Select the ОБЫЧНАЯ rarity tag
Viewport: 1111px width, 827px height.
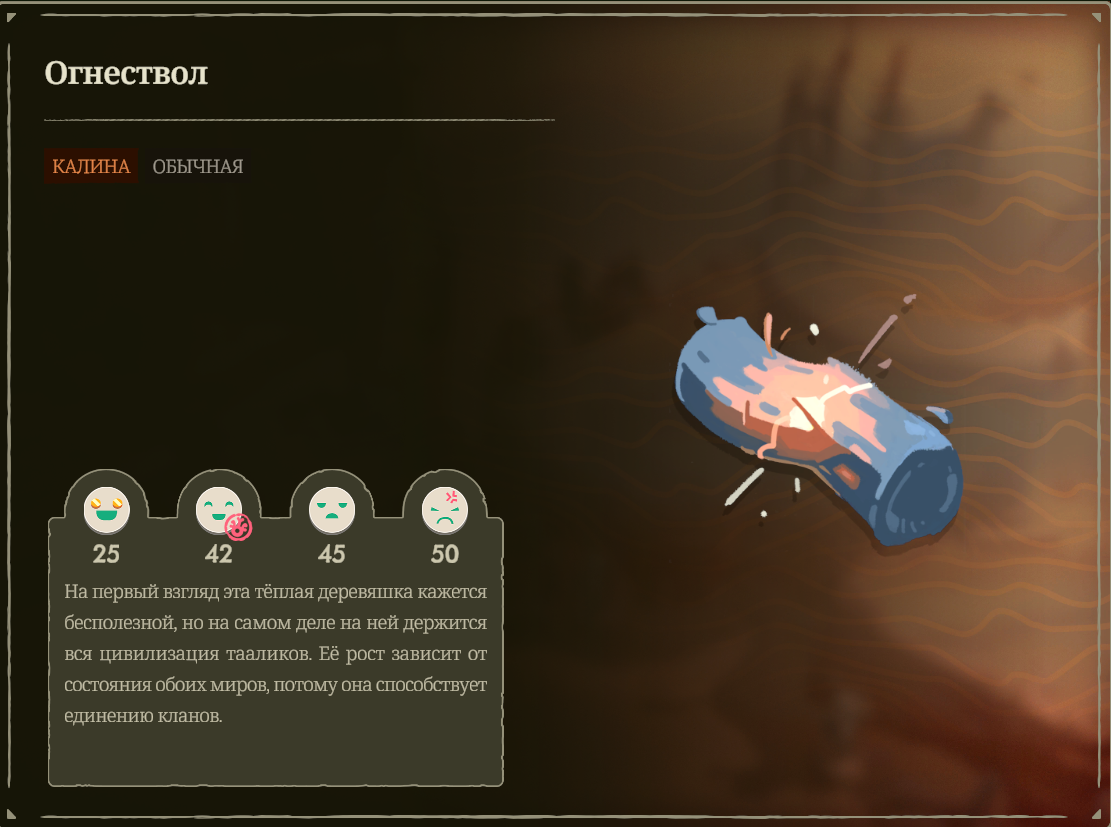tap(197, 166)
